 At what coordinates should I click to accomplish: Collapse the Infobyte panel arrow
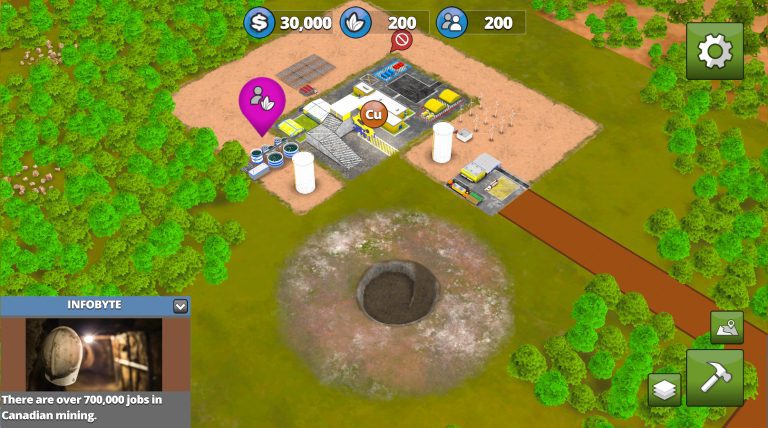click(180, 306)
